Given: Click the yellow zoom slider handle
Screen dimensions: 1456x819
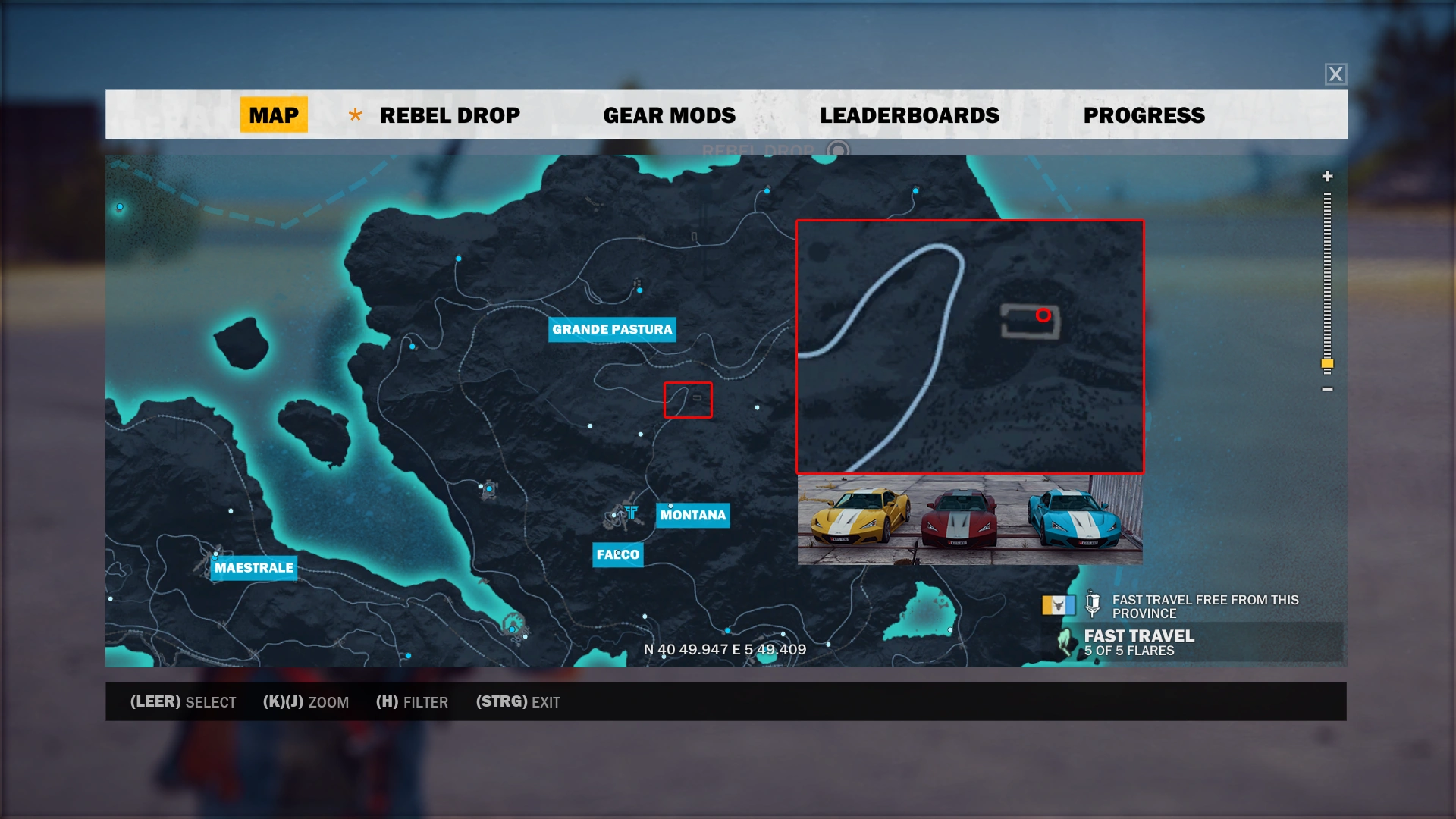Looking at the screenshot, I should (1326, 364).
